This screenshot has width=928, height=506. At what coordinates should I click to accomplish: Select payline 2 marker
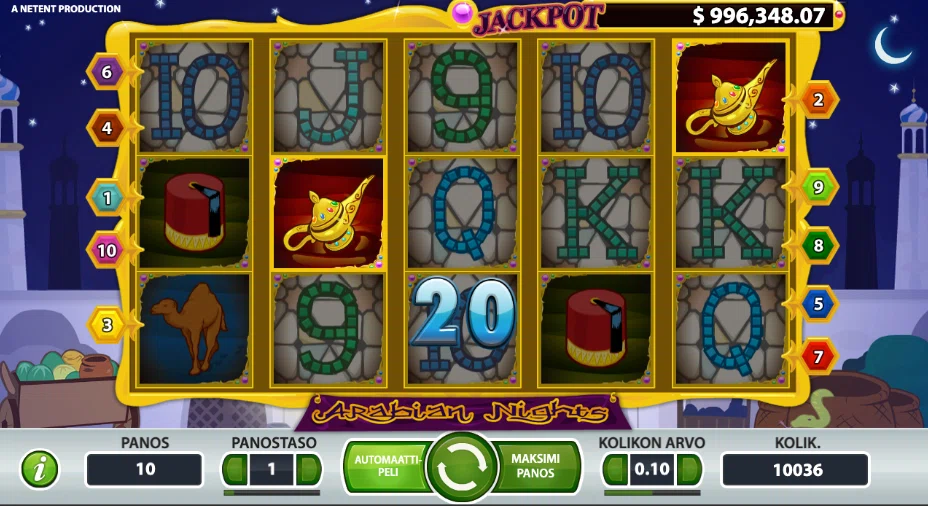tap(819, 99)
